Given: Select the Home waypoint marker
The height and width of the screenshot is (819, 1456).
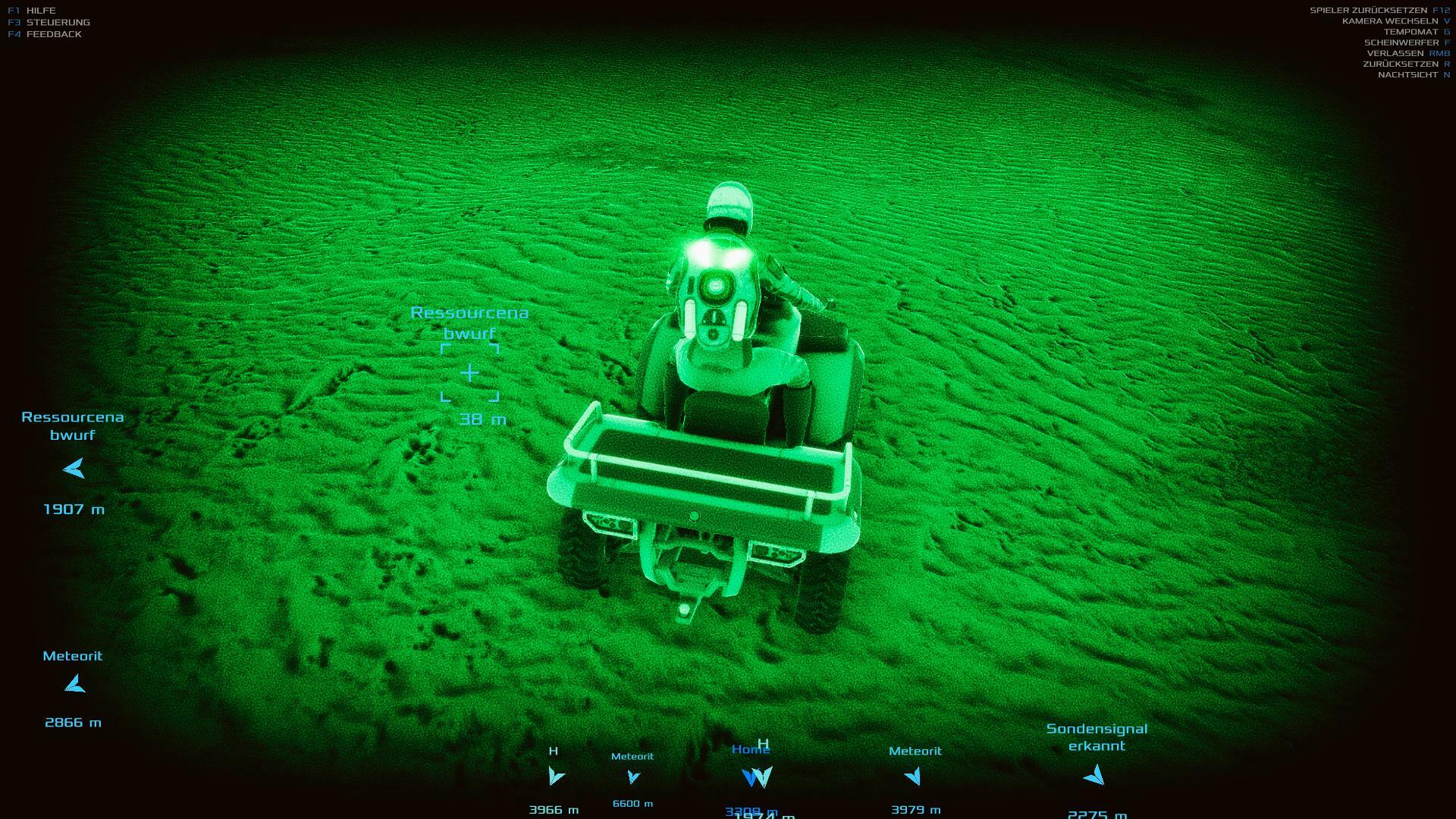Looking at the screenshot, I should (751, 777).
